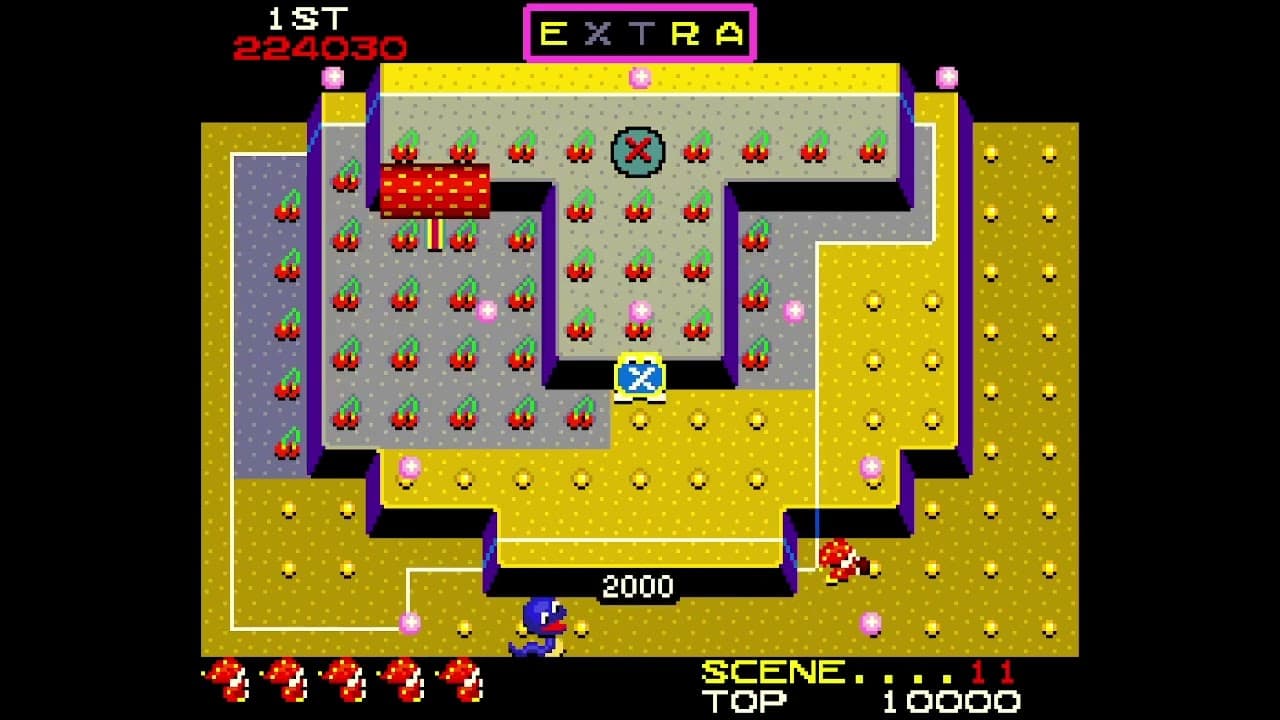Click the teal X target marker
This screenshot has width=1280, height=720.
coord(637,150)
